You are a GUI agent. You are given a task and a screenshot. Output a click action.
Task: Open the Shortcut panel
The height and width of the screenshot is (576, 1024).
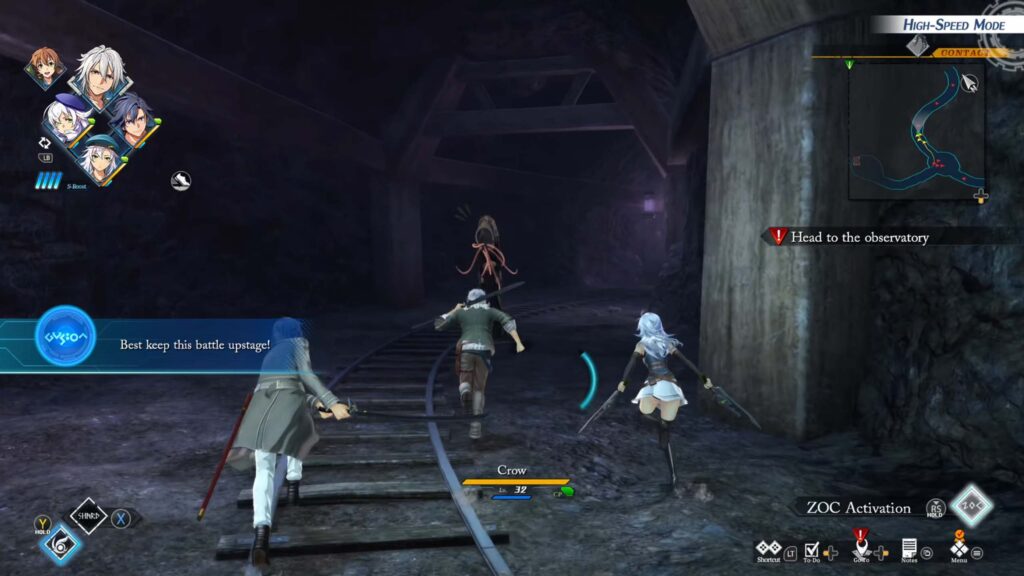tap(768, 550)
